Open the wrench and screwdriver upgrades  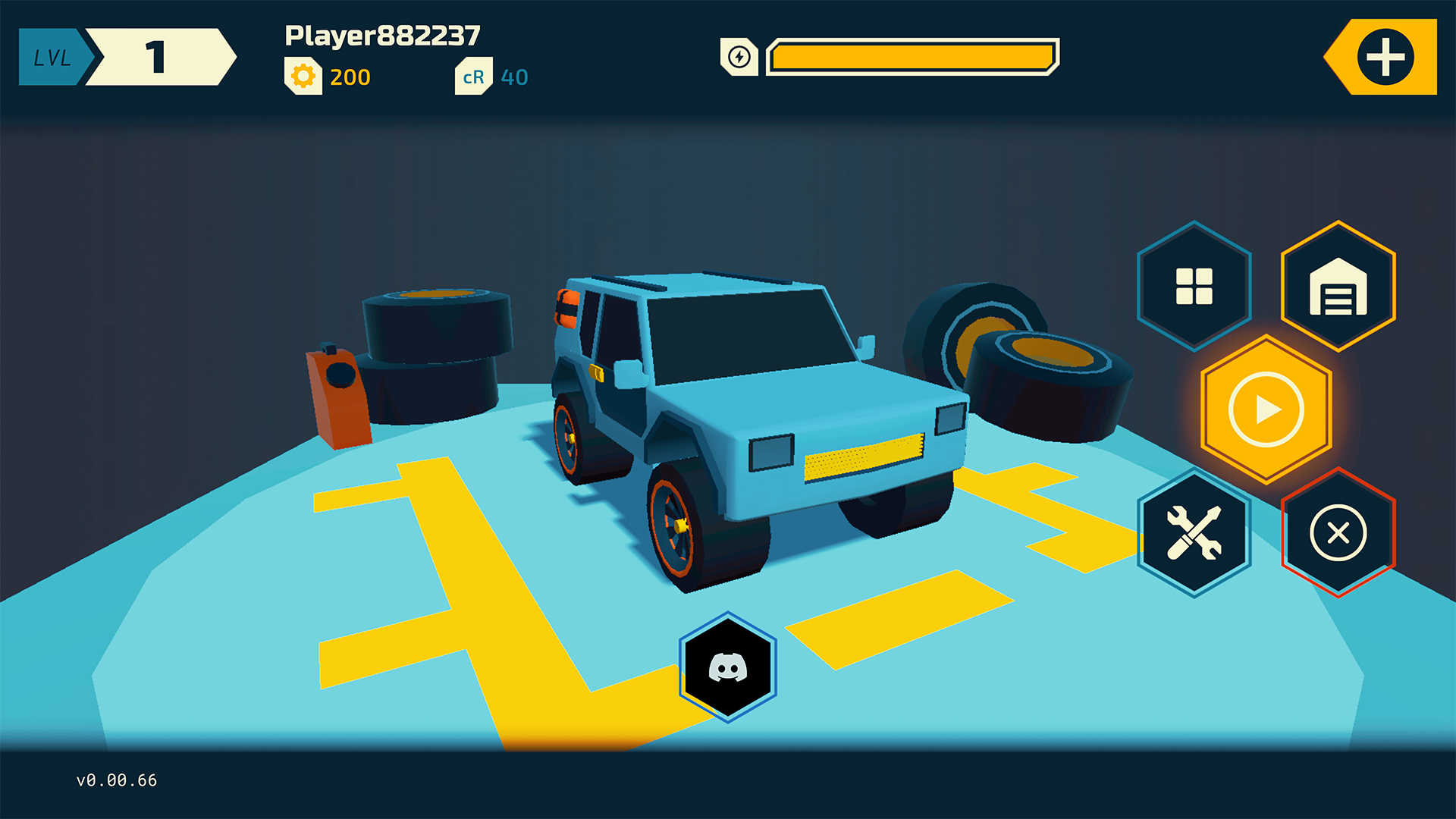(1194, 532)
